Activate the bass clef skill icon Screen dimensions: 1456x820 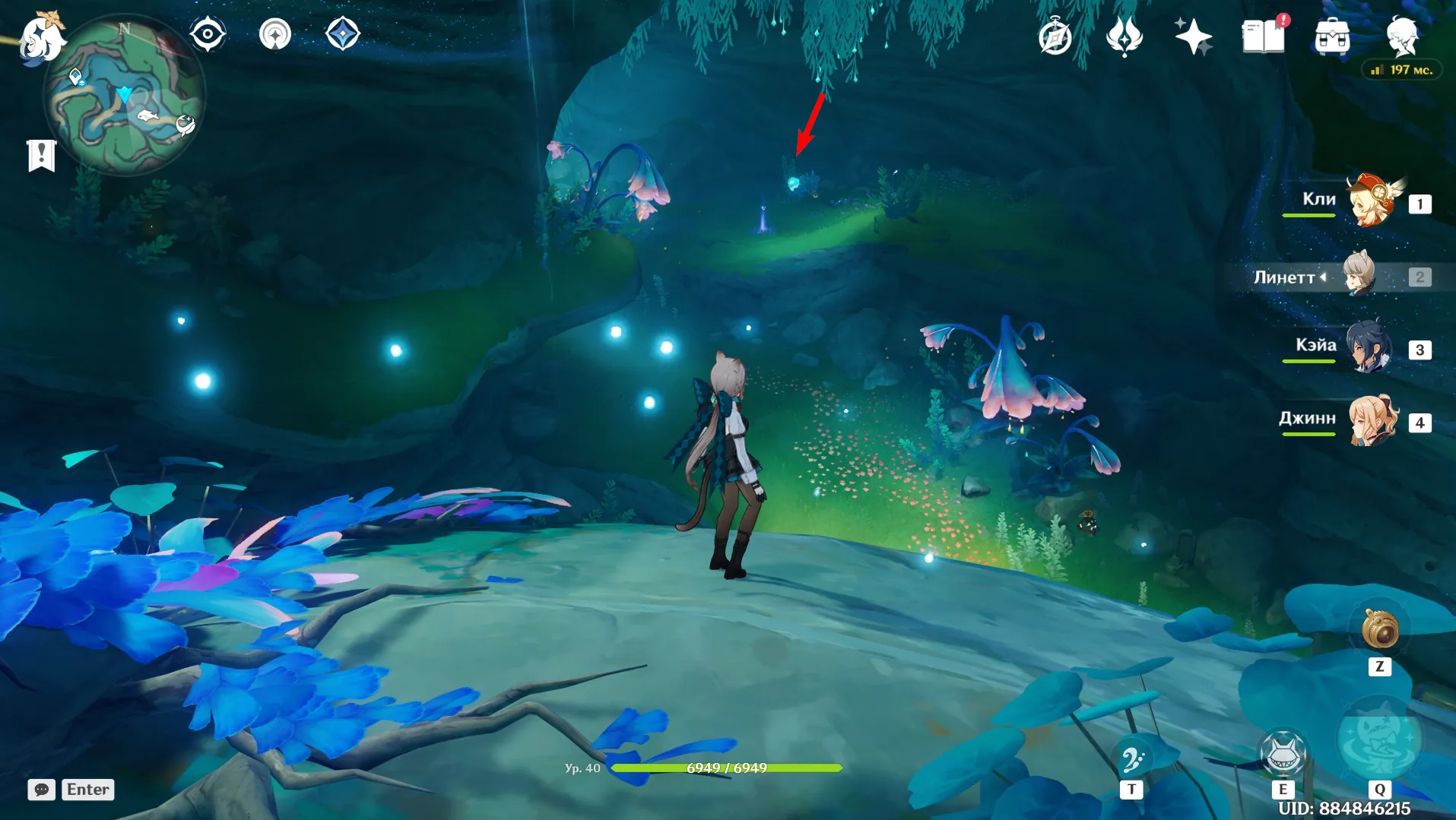pos(1131,759)
